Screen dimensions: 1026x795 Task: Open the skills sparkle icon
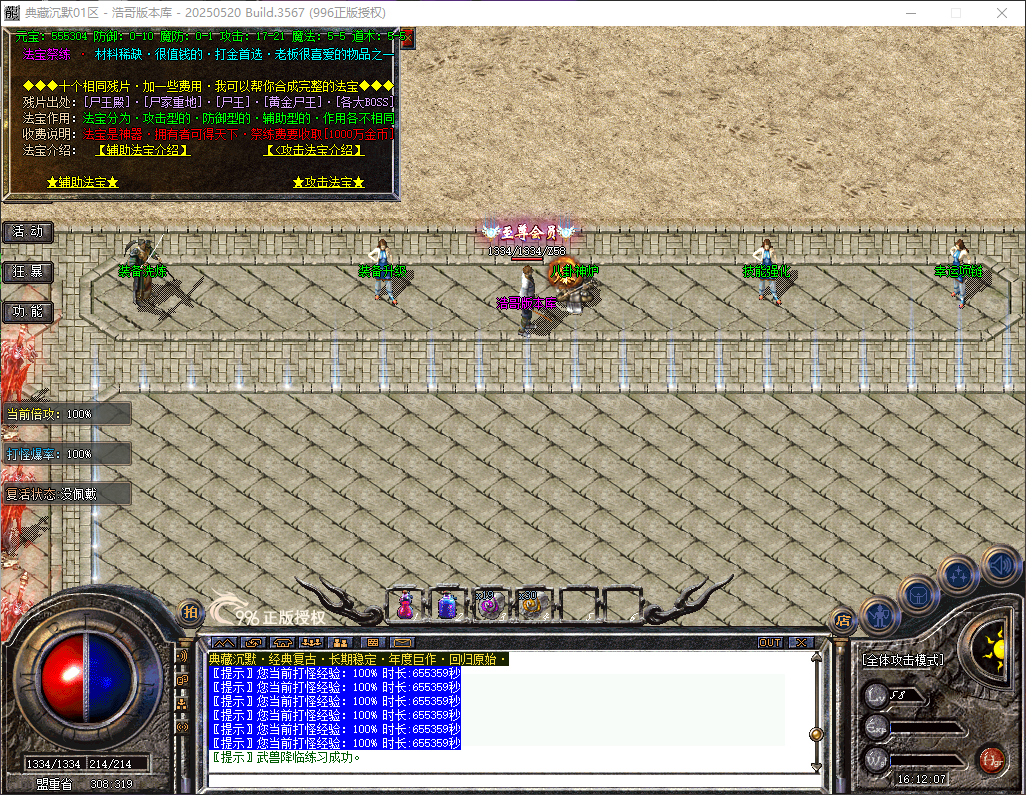[x=958, y=574]
